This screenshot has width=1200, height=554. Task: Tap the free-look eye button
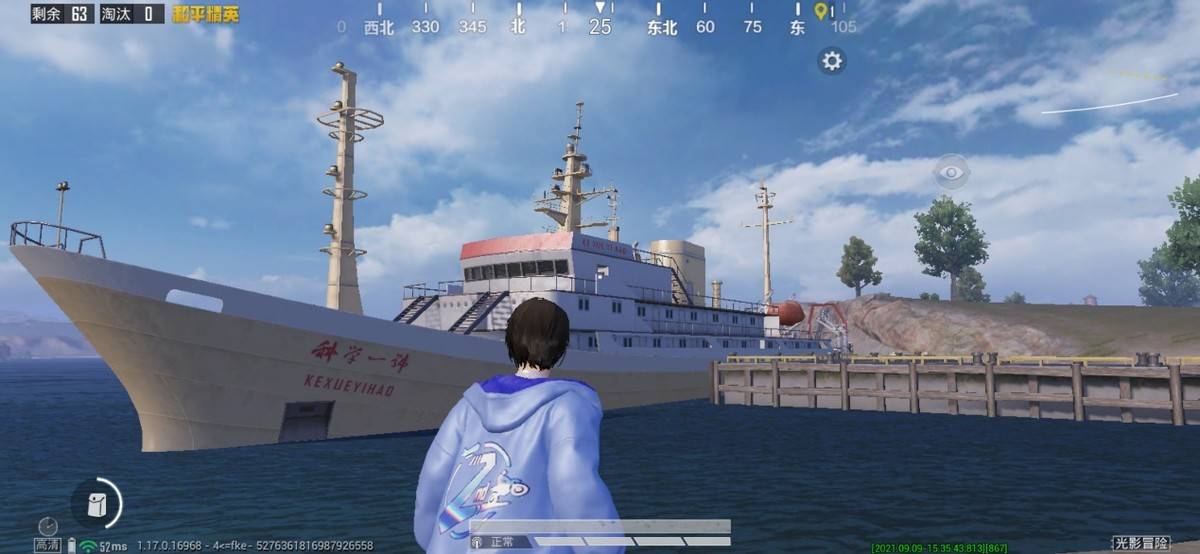click(951, 172)
